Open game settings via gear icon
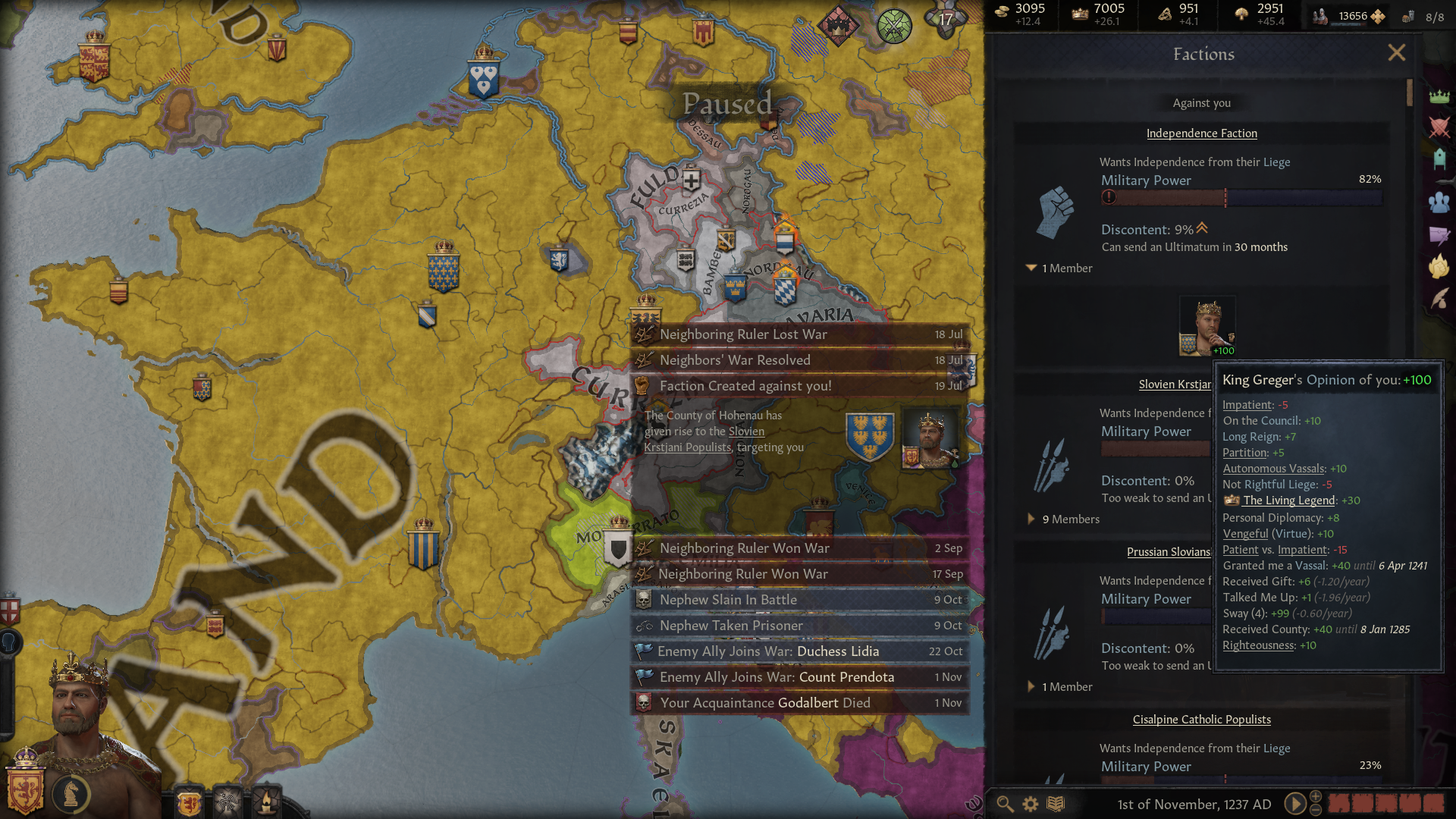The width and height of the screenshot is (1456, 819). pyautogui.click(x=1029, y=804)
